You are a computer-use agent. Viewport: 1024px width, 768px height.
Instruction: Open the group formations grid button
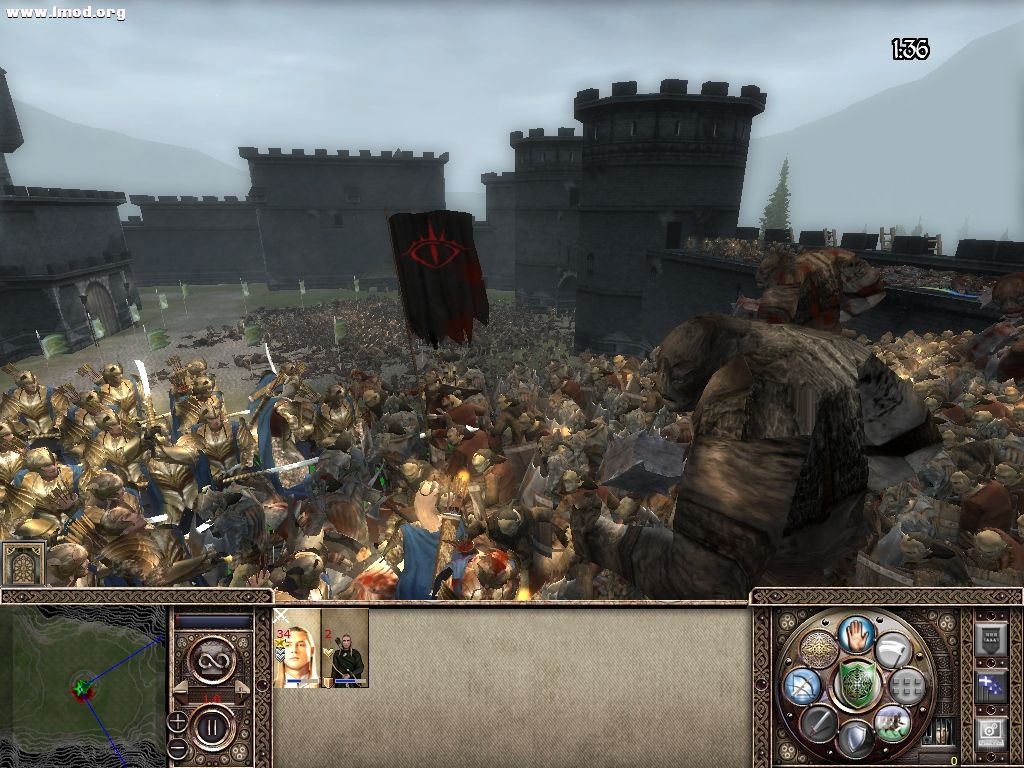point(906,686)
